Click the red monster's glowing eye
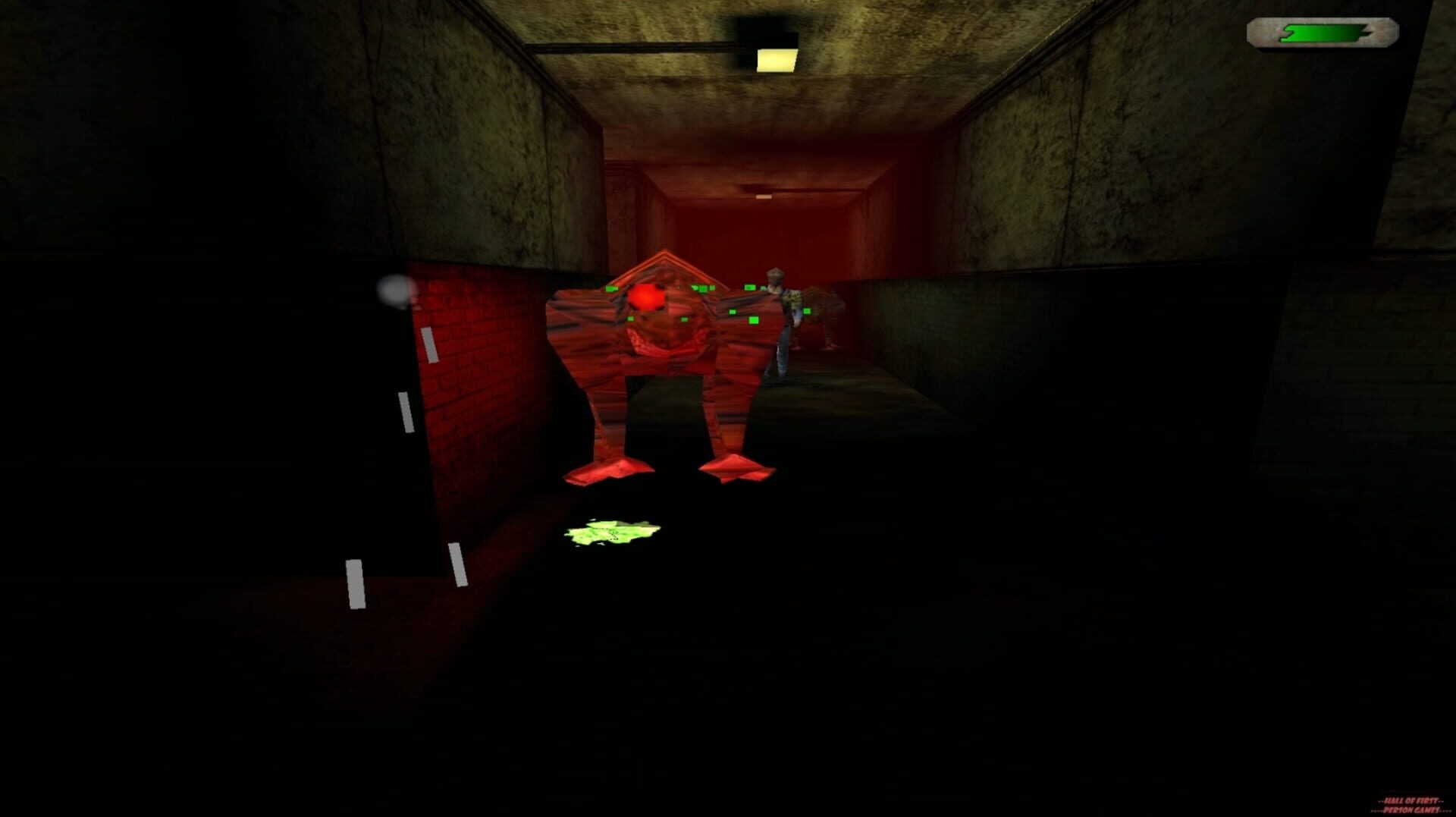The width and height of the screenshot is (1456, 817). [x=646, y=297]
